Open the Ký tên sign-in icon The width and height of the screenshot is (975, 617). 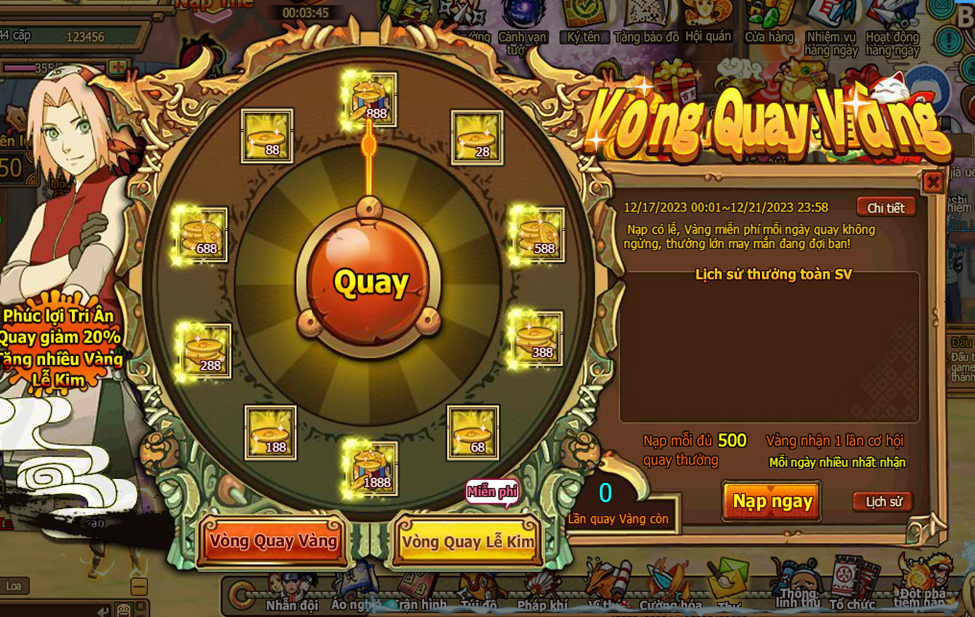point(584,20)
